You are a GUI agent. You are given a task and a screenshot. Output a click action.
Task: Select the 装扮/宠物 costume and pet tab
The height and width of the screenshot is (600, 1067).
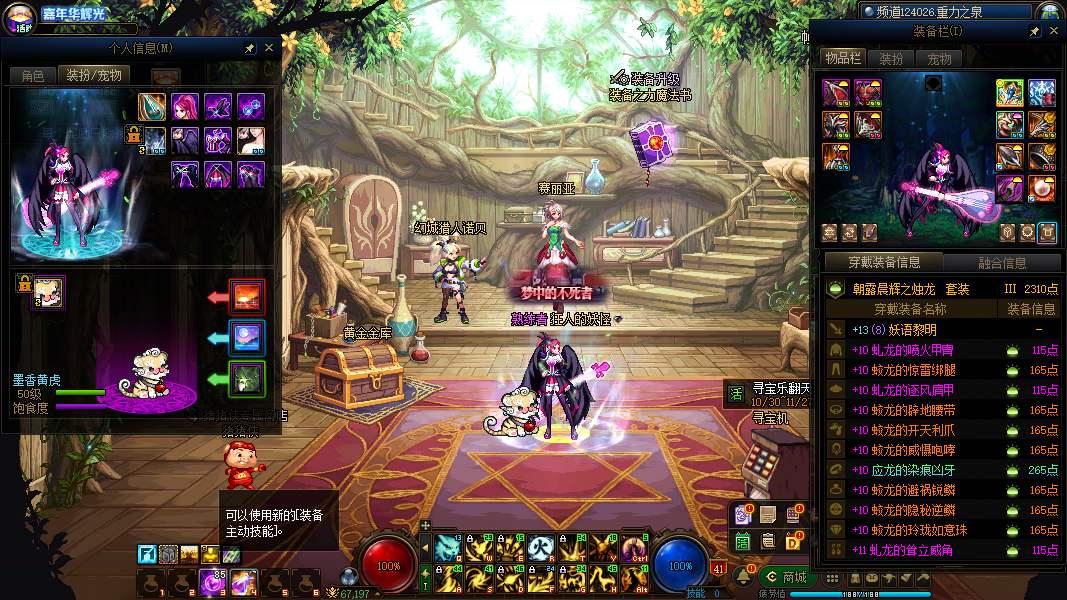pyautogui.click(x=93, y=76)
